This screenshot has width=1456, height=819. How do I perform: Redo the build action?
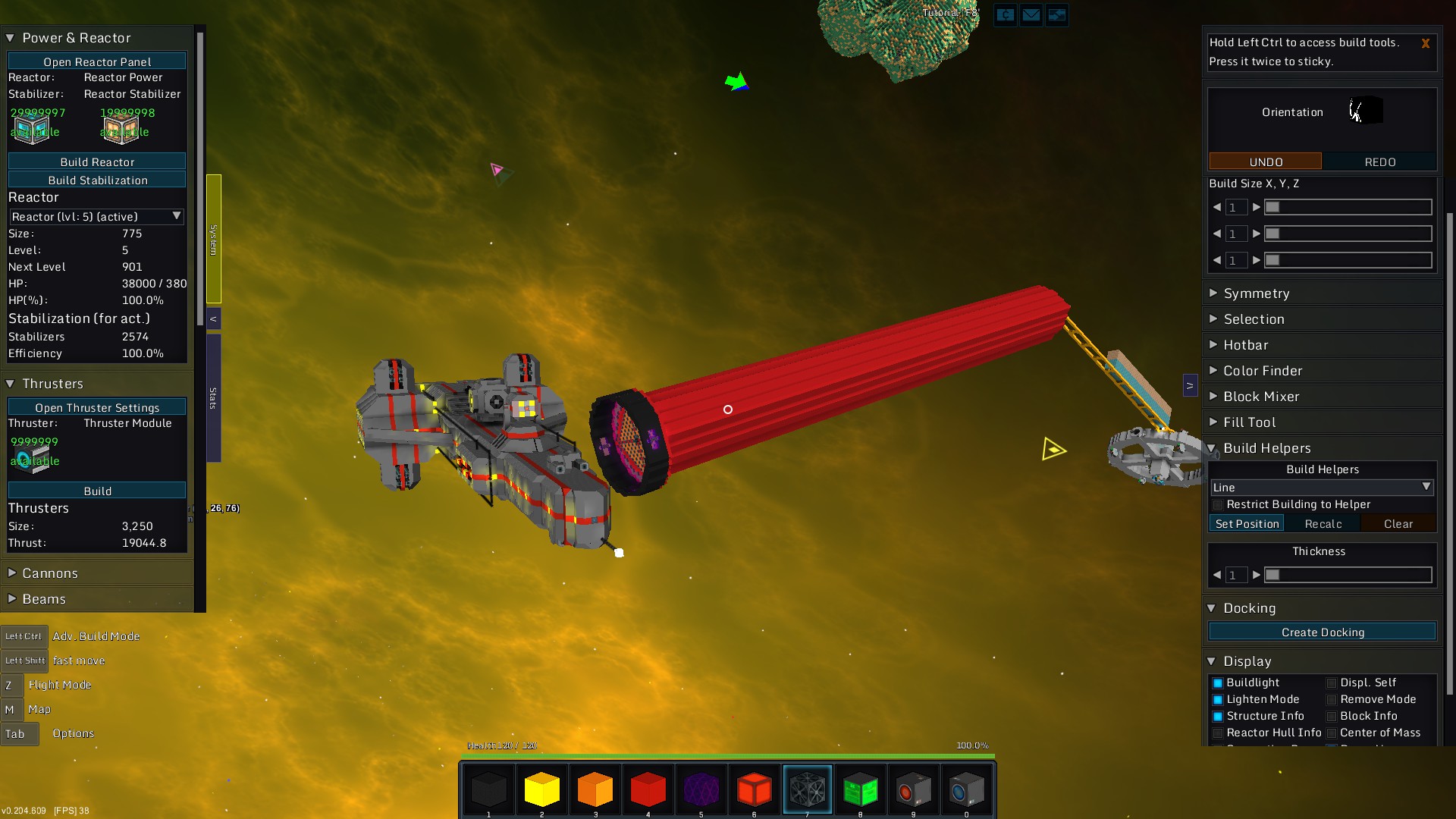tap(1380, 162)
